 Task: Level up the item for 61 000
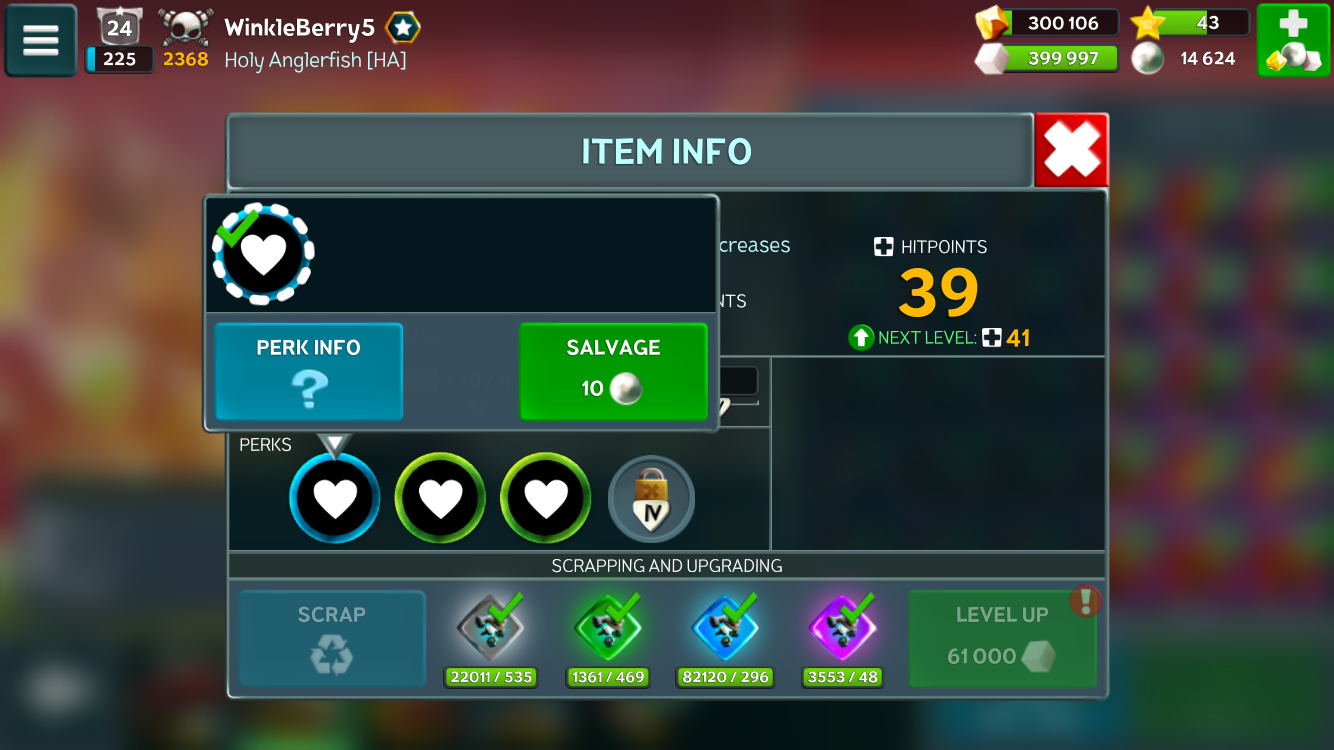[1002, 639]
